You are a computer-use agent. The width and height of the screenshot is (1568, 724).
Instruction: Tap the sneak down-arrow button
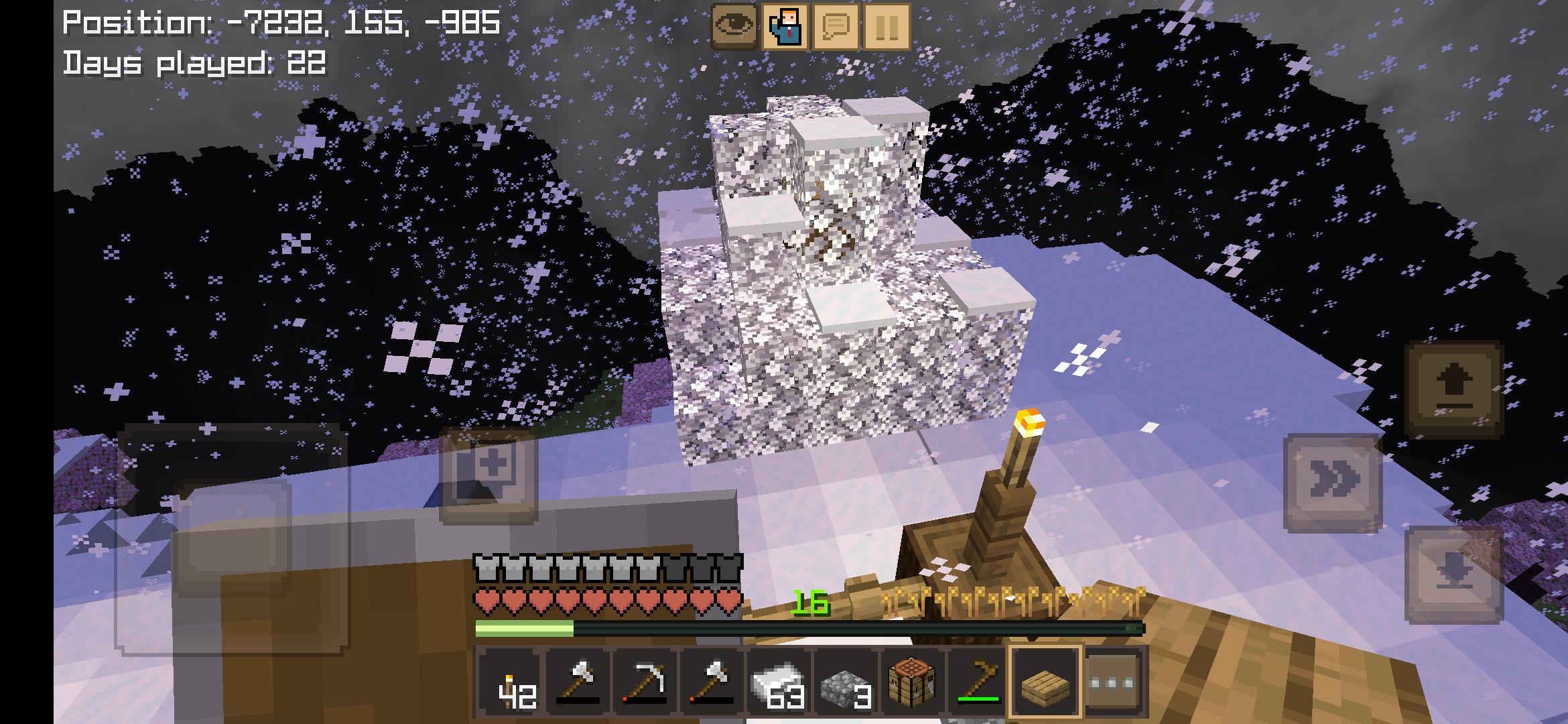[1454, 575]
